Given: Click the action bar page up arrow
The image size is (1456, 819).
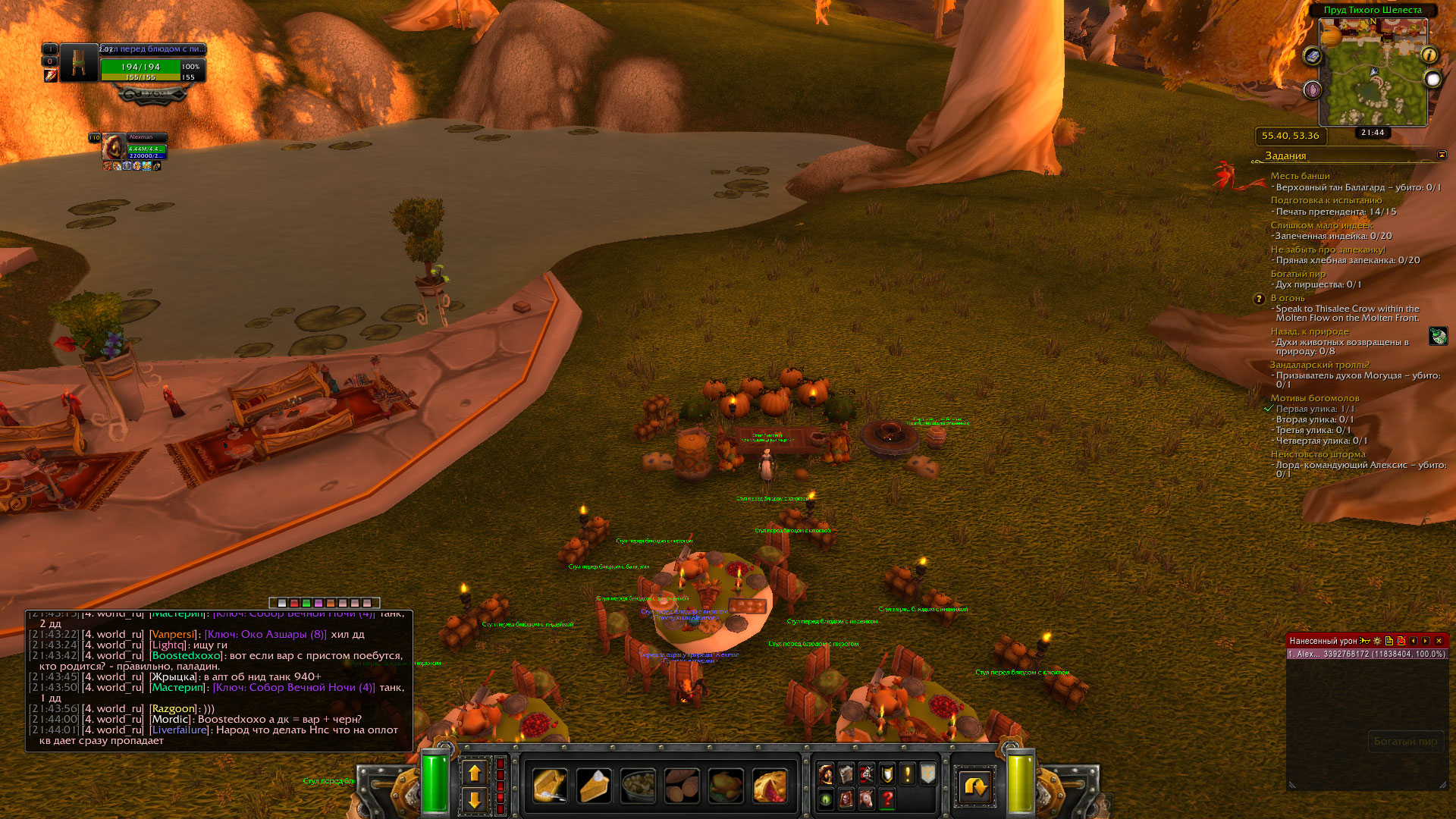Looking at the screenshot, I should click(x=475, y=773).
